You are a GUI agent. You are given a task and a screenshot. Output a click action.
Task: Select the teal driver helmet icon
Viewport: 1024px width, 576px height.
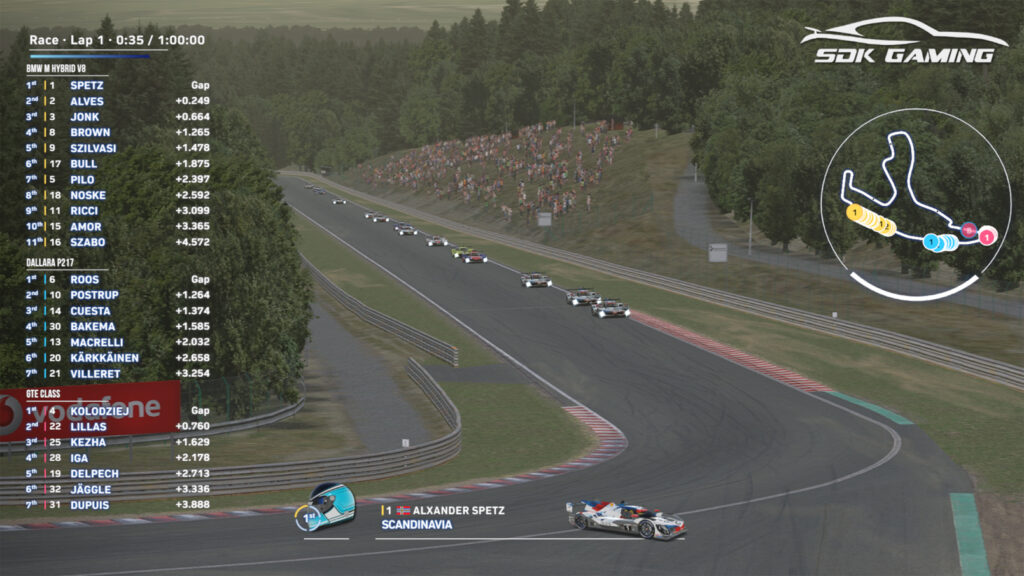point(330,506)
